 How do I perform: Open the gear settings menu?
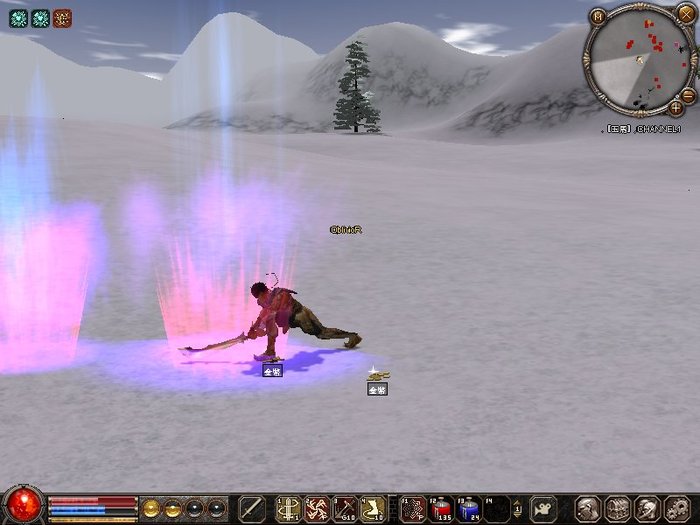(677, 508)
